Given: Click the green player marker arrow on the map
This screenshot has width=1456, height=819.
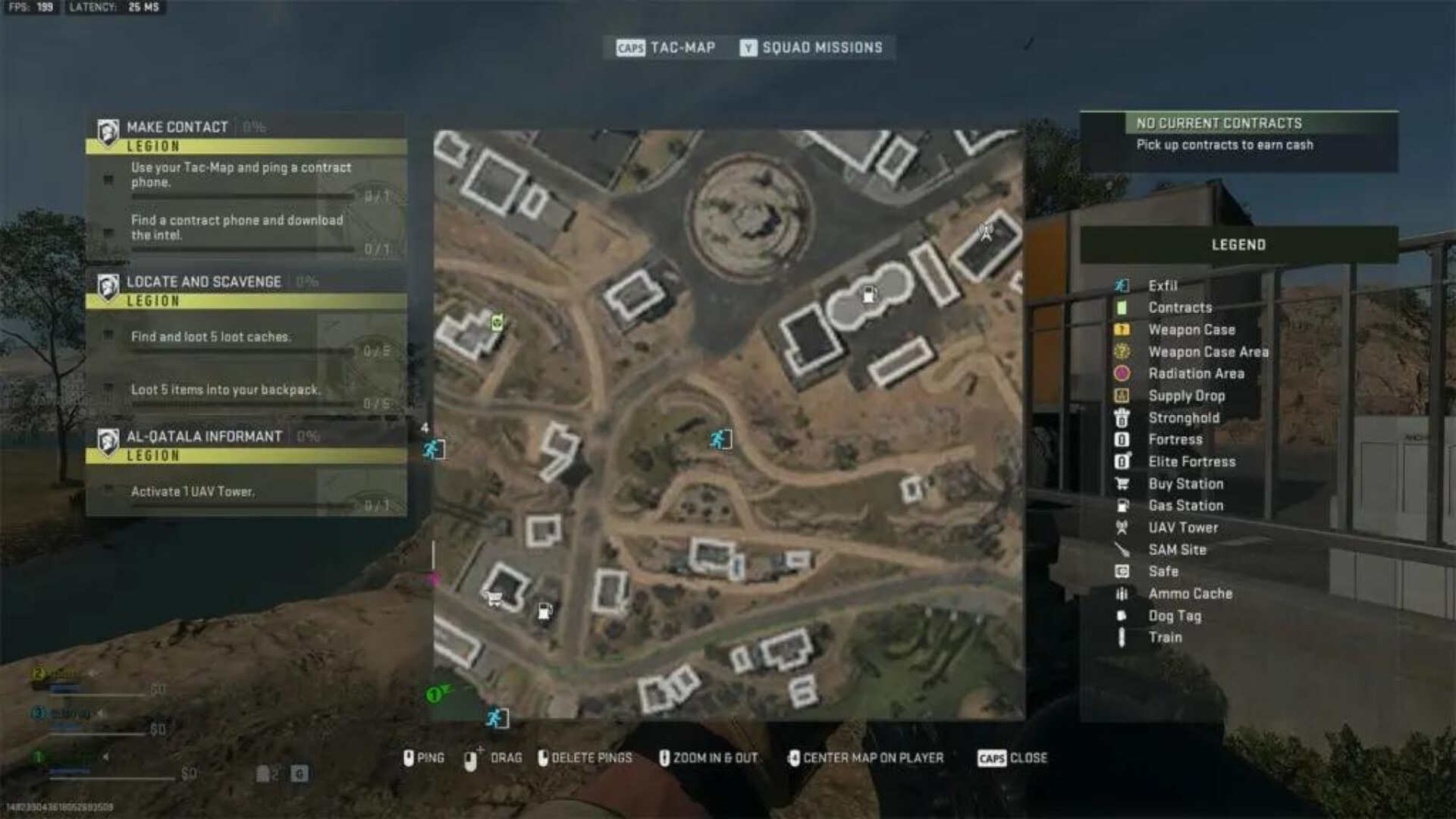Looking at the screenshot, I should (438, 694).
